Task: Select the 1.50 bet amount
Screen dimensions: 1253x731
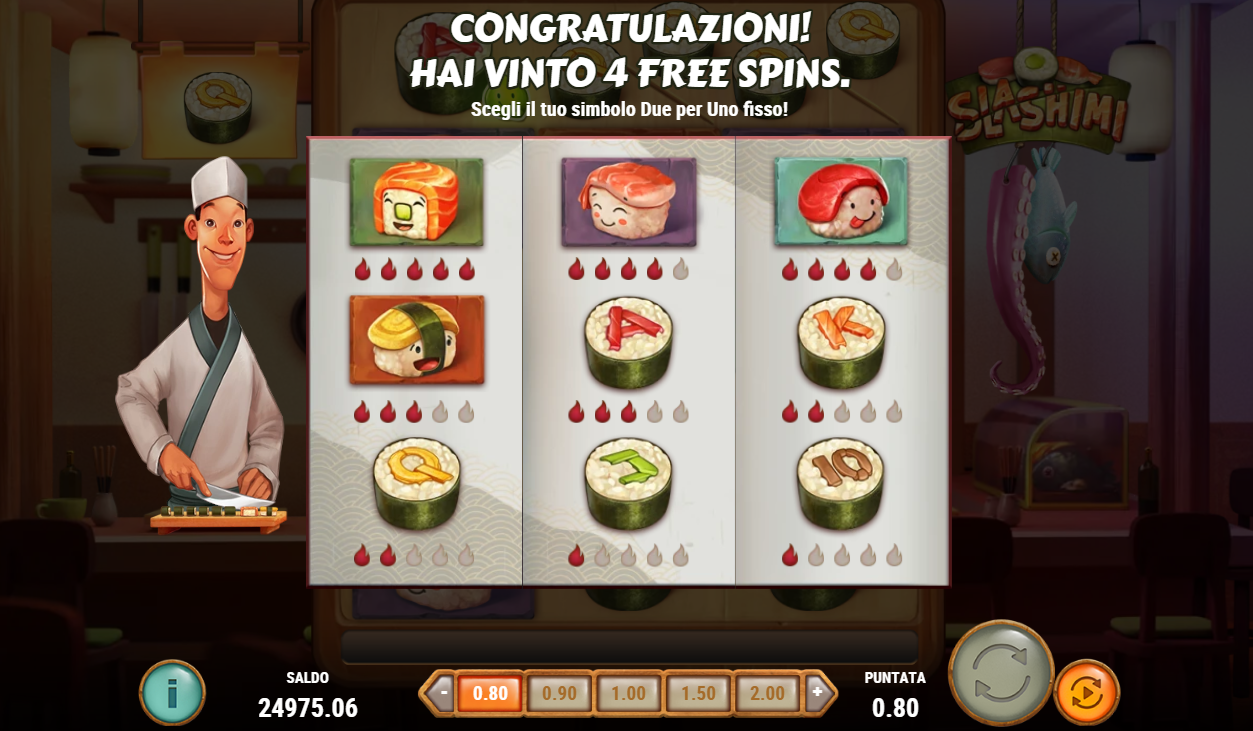Action: pos(698,693)
